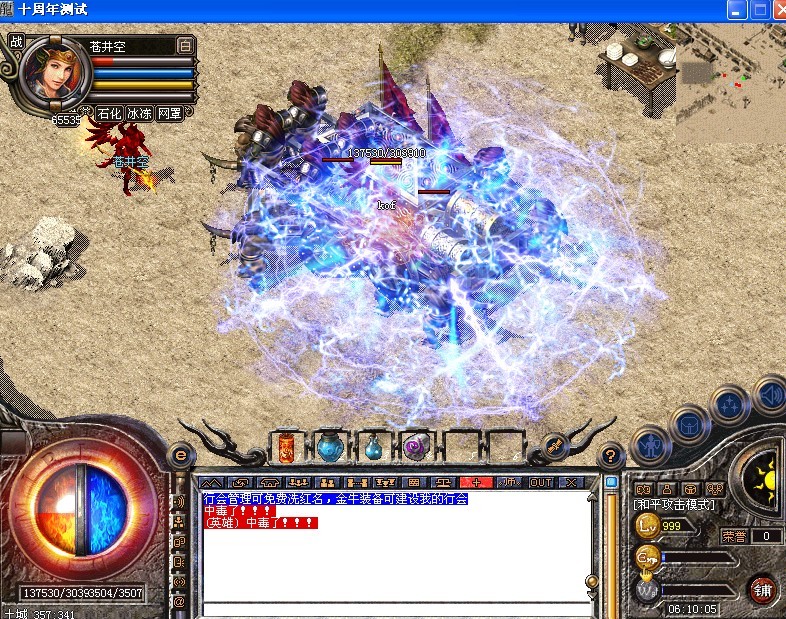Open the skills sparkle round button
Screen dimensions: 786x619
[x=730, y=405]
